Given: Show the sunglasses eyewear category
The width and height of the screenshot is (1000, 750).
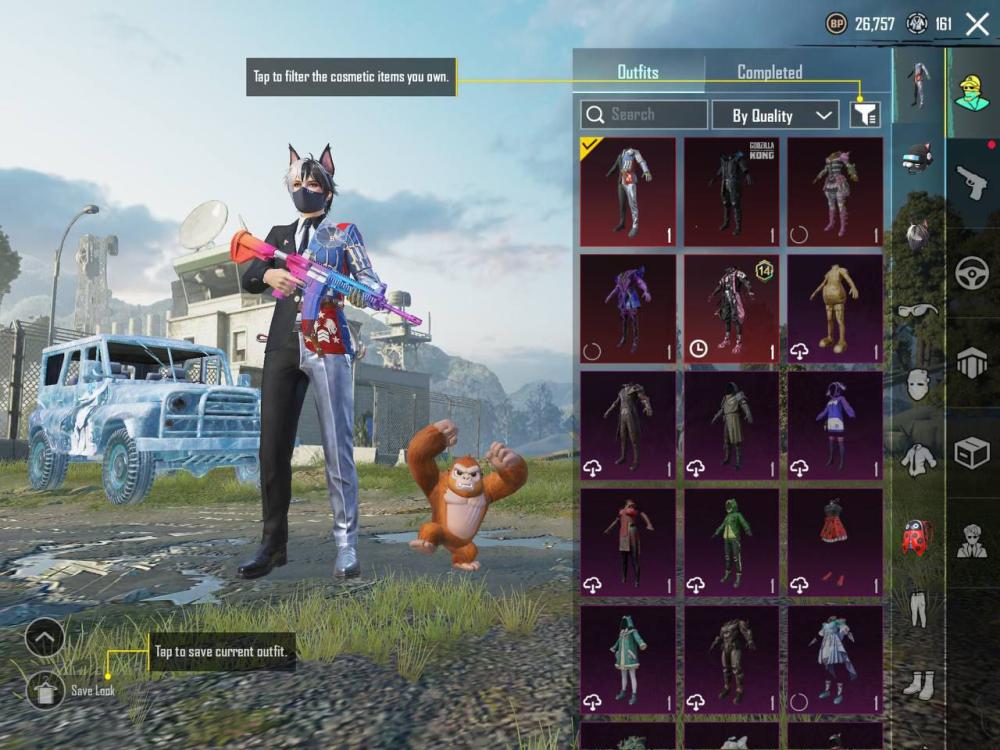Looking at the screenshot, I should pos(917,310).
